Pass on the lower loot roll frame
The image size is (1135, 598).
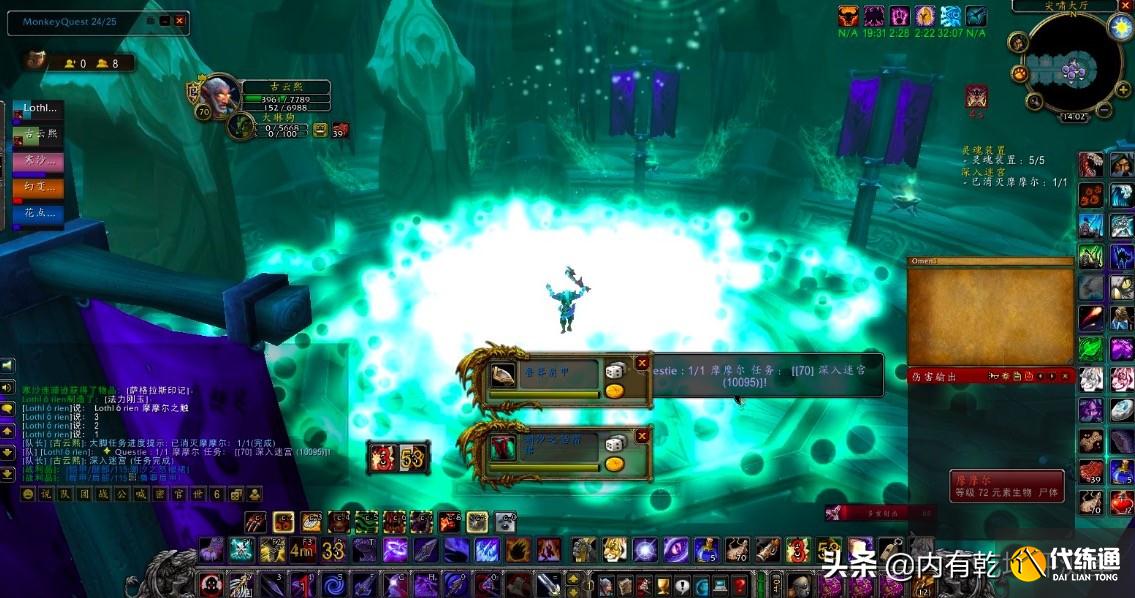(x=642, y=436)
